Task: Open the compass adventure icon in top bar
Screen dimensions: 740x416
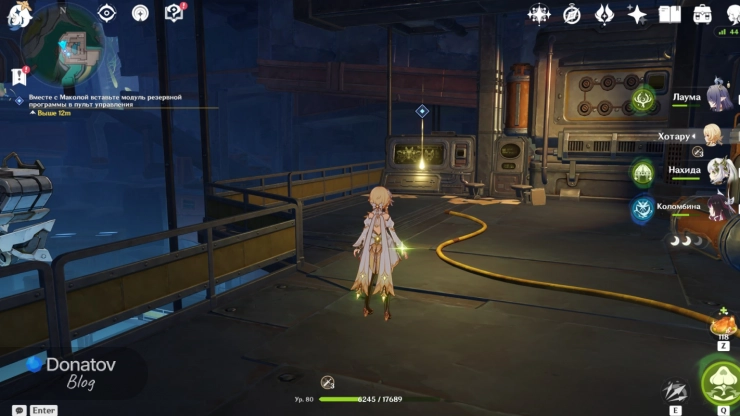Action: [x=572, y=14]
